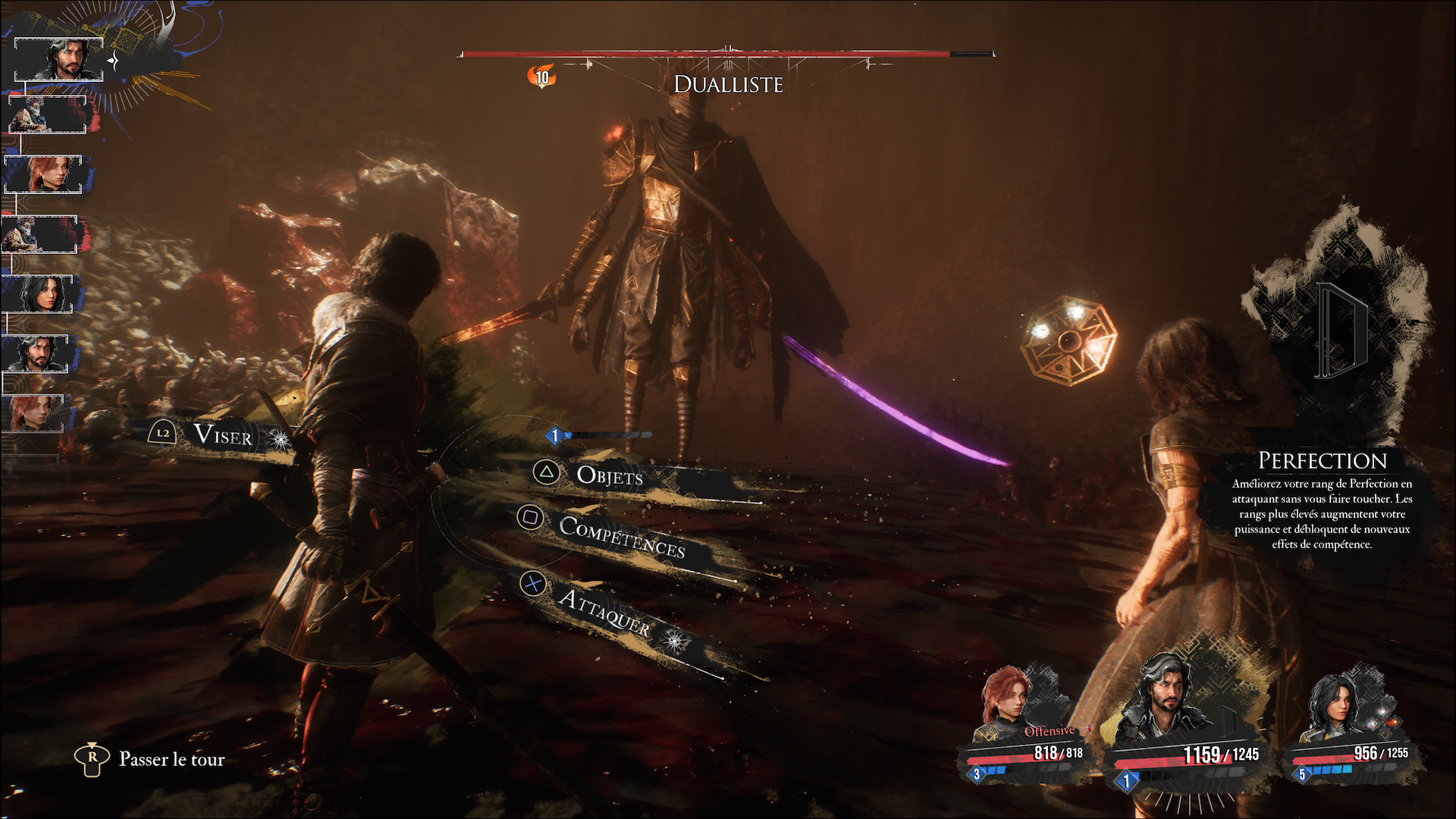
Task: Select the Viser aim option
Action: [x=221, y=435]
